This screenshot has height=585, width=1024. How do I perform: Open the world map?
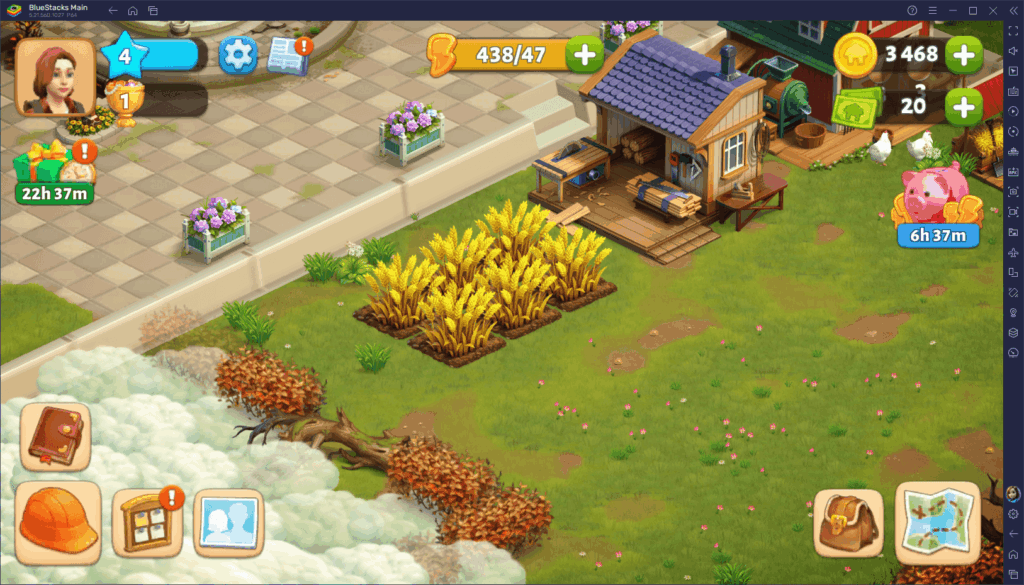click(937, 522)
